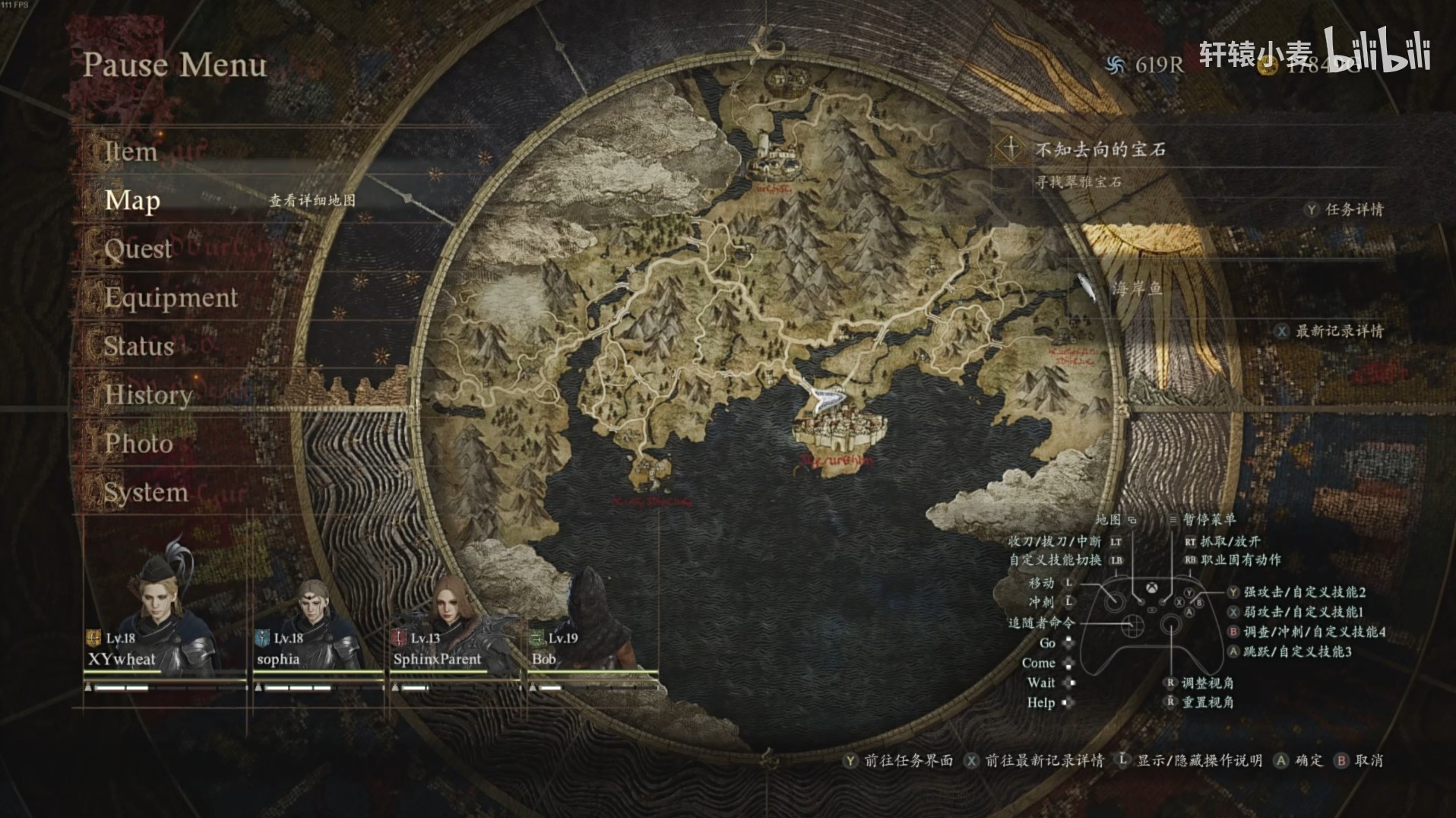Go to the Equipment menu
The width and height of the screenshot is (1456, 818).
click(171, 297)
